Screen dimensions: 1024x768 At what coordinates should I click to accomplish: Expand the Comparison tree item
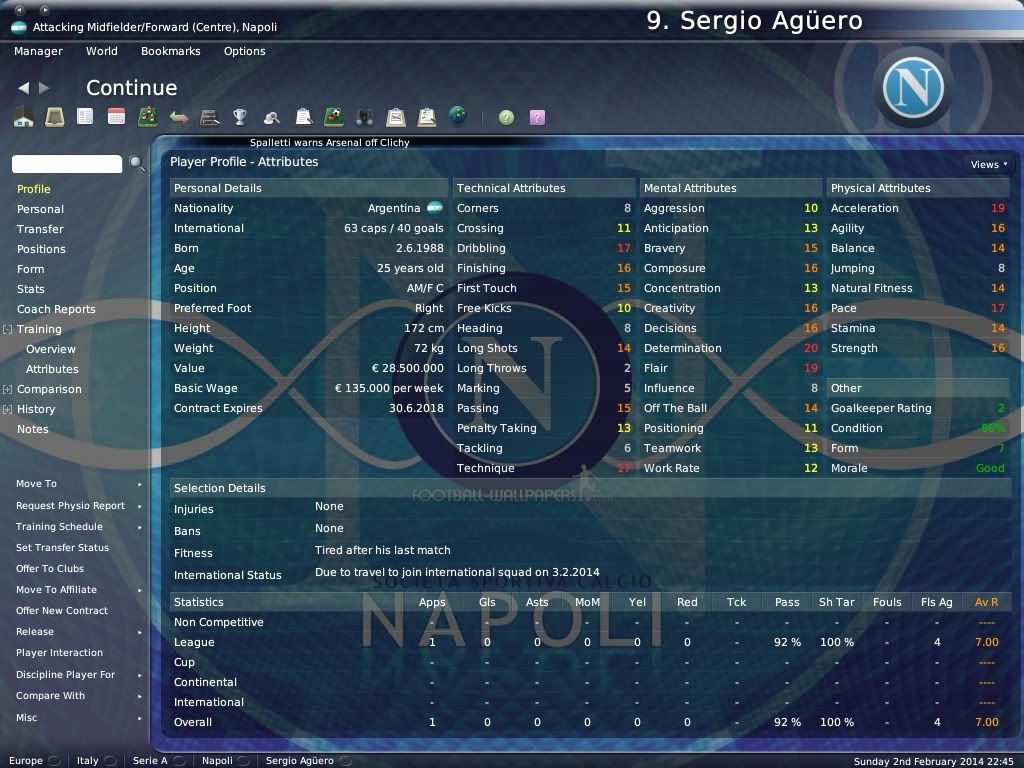[8, 389]
